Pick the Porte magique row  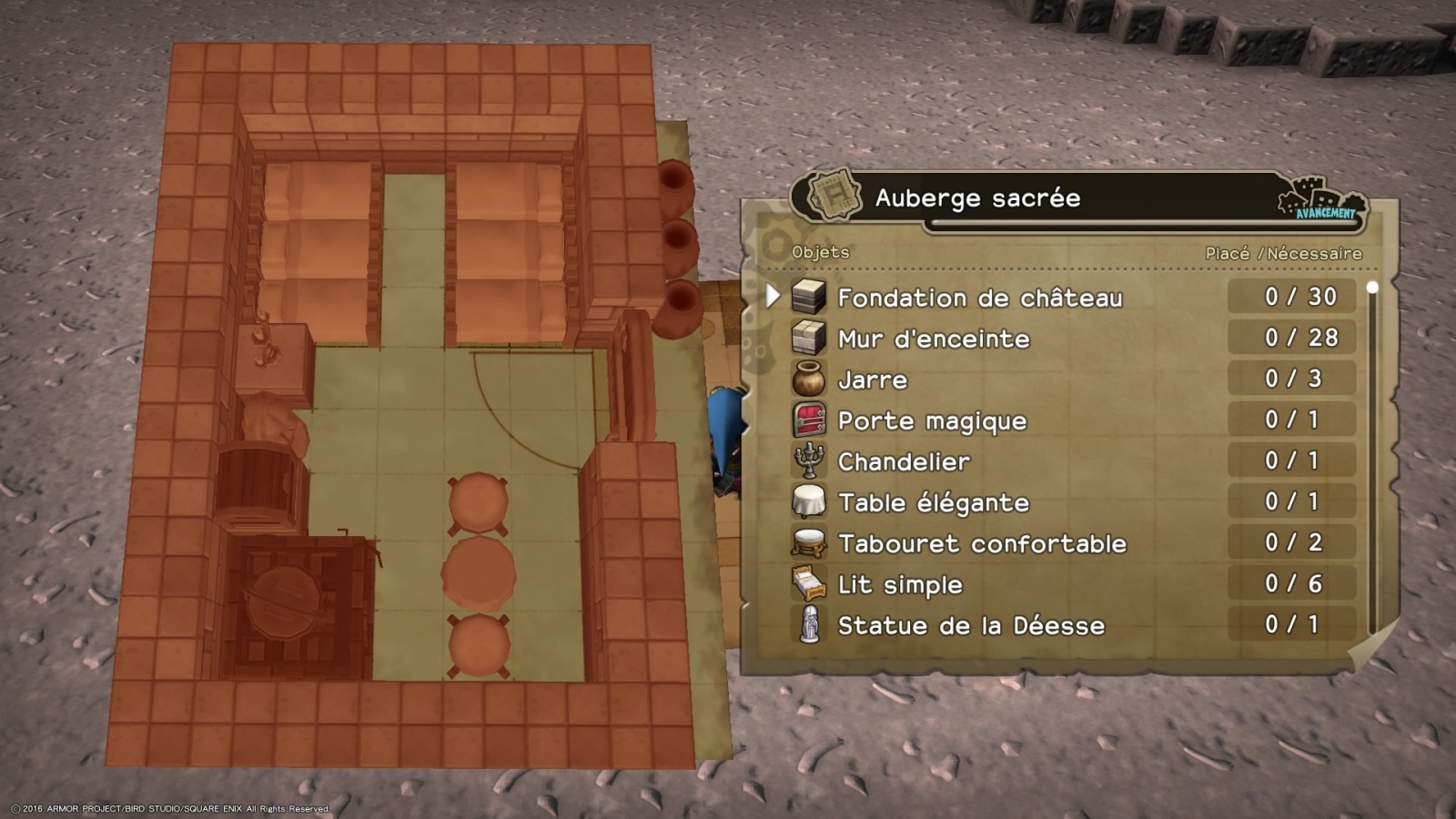click(931, 420)
